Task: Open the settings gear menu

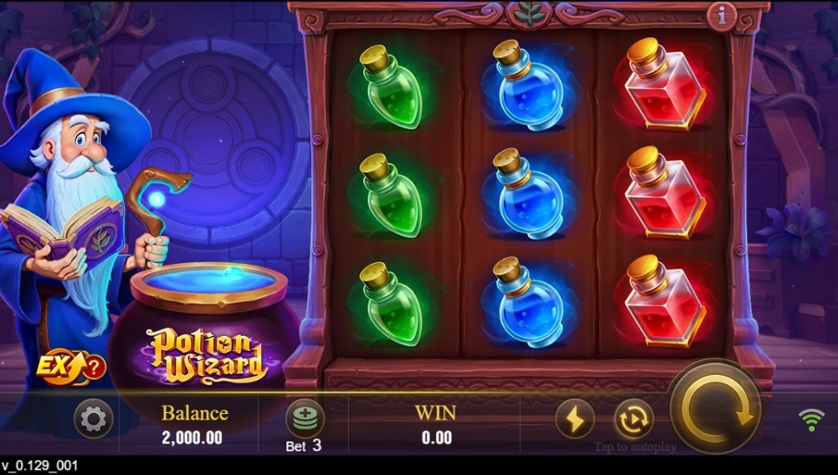Action: (x=93, y=419)
